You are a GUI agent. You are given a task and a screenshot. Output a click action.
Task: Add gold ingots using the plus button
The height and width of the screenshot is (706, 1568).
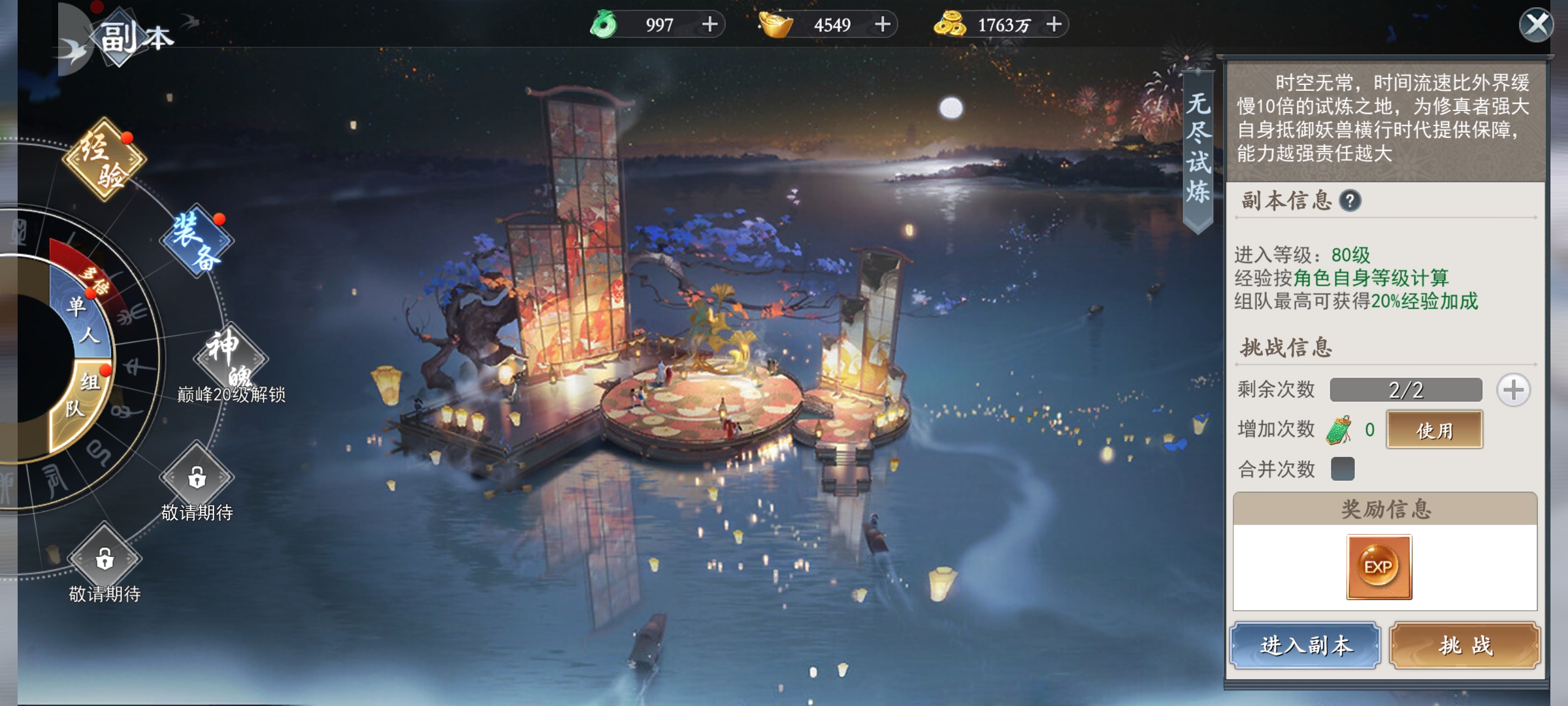pyautogui.click(x=883, y=25)
